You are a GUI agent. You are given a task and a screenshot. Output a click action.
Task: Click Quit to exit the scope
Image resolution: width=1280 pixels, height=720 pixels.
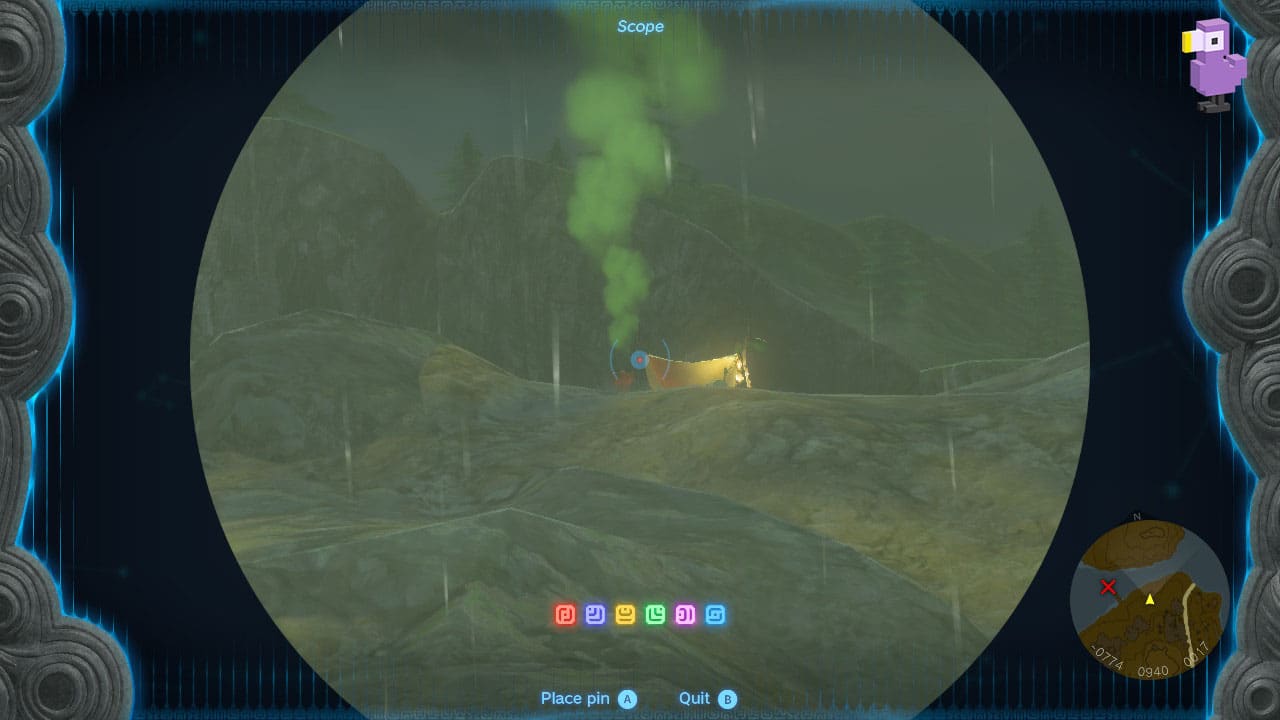[697, 698]
